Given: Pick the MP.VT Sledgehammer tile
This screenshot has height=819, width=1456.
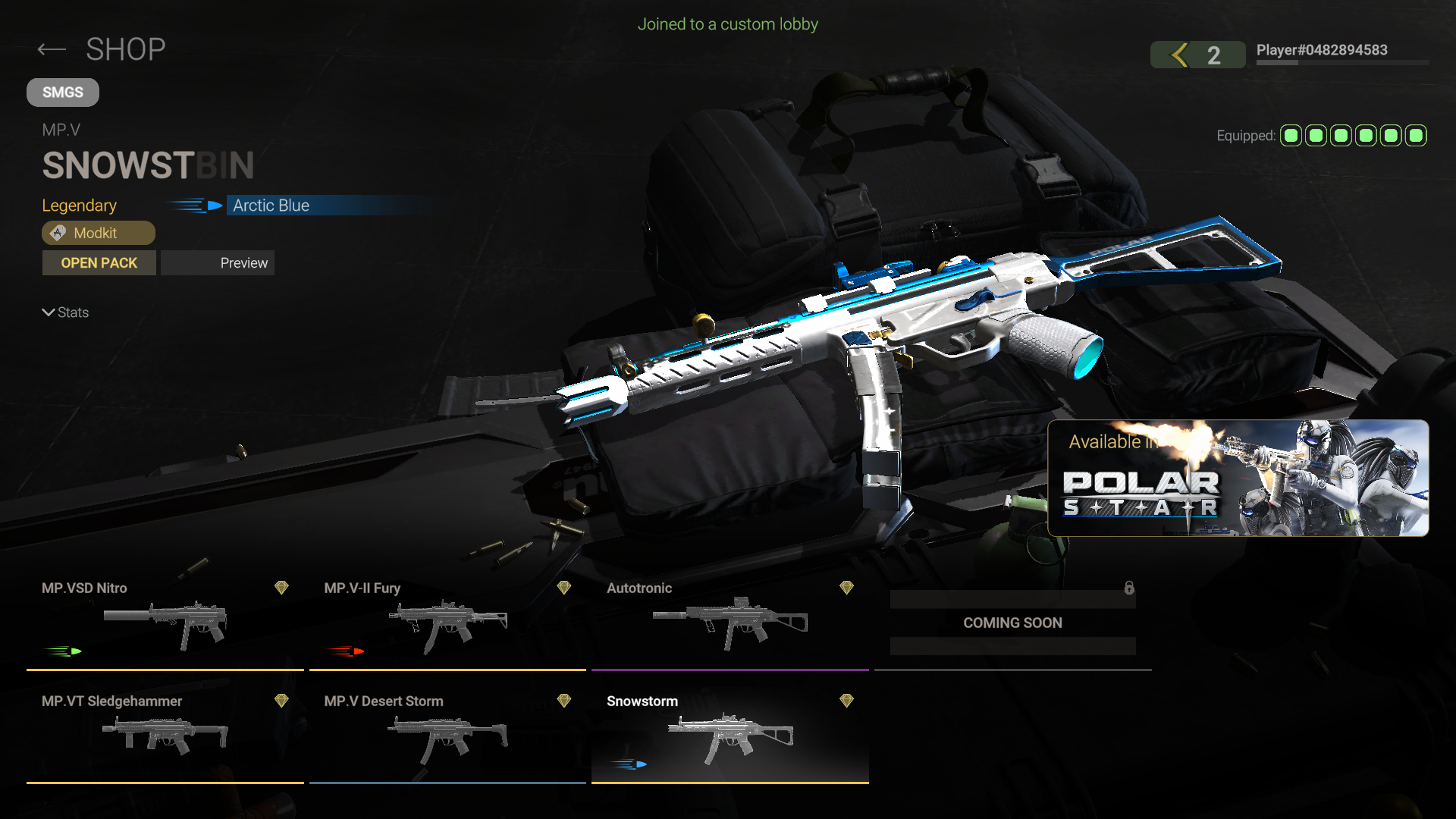Looking at the screenshot, I should pyautogui.click(x=165, y=736).
